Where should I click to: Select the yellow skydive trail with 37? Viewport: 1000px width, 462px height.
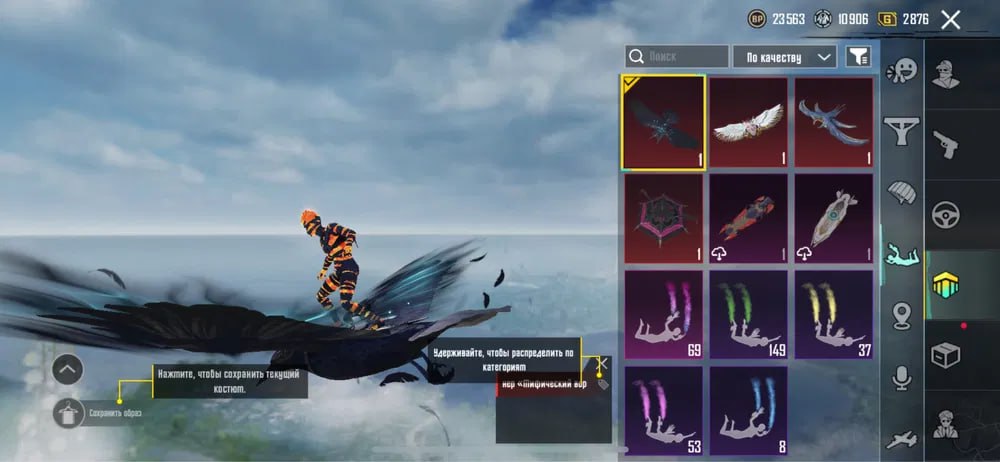[833, 314]
